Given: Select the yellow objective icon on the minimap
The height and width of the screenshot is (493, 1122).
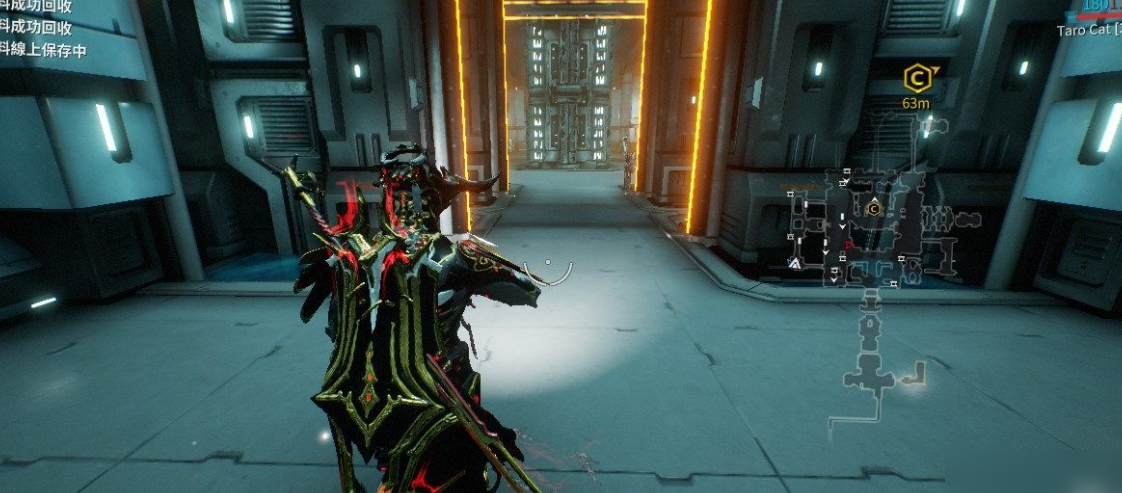Looking at the screenshot, I should 873,209.
